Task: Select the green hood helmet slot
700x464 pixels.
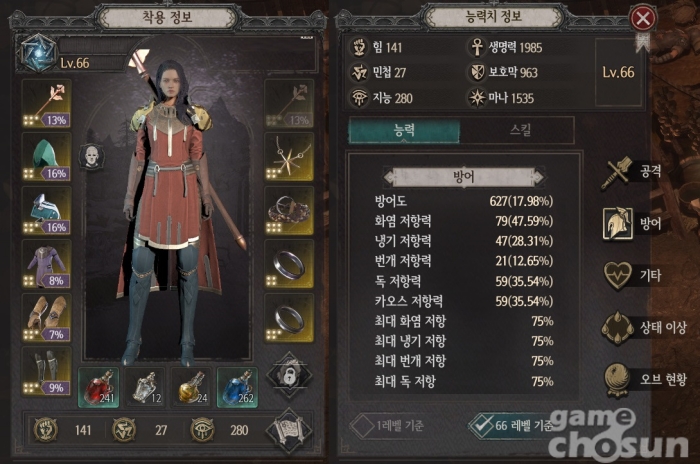Action: (46, 157)
